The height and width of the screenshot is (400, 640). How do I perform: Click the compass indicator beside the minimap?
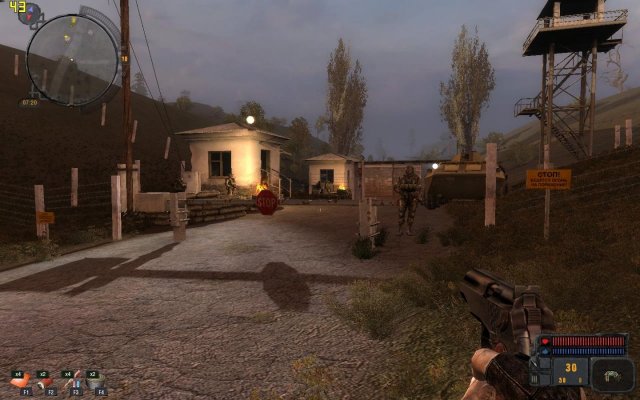[30, 13]
